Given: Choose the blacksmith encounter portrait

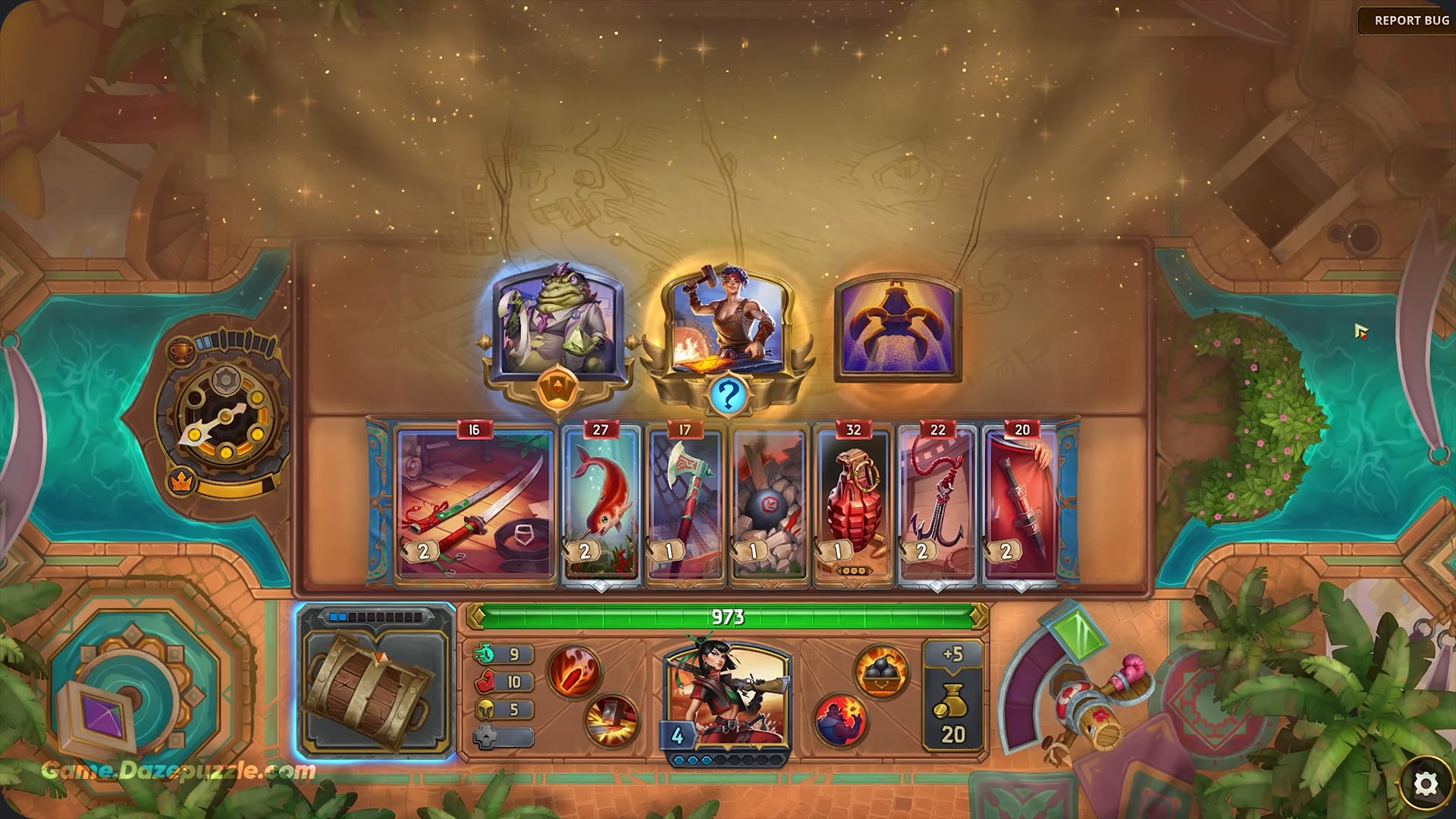Looking at the screenshot, I should pyautogui.click(x=727, y=322).
